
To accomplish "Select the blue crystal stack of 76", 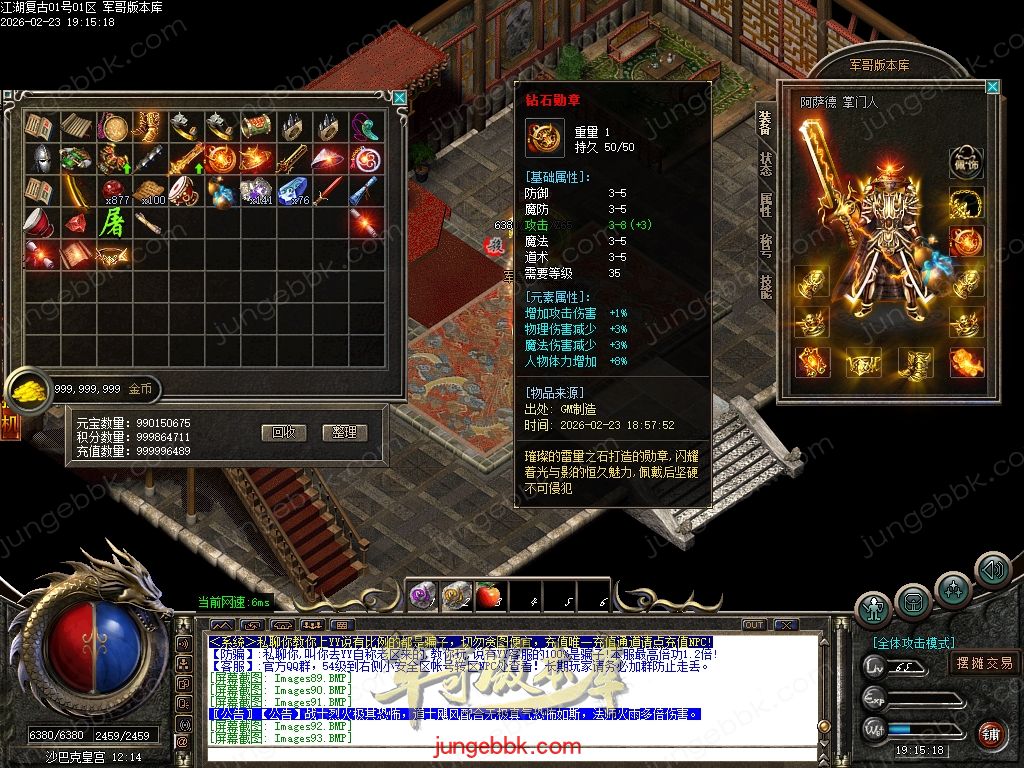I will (295, 190).
